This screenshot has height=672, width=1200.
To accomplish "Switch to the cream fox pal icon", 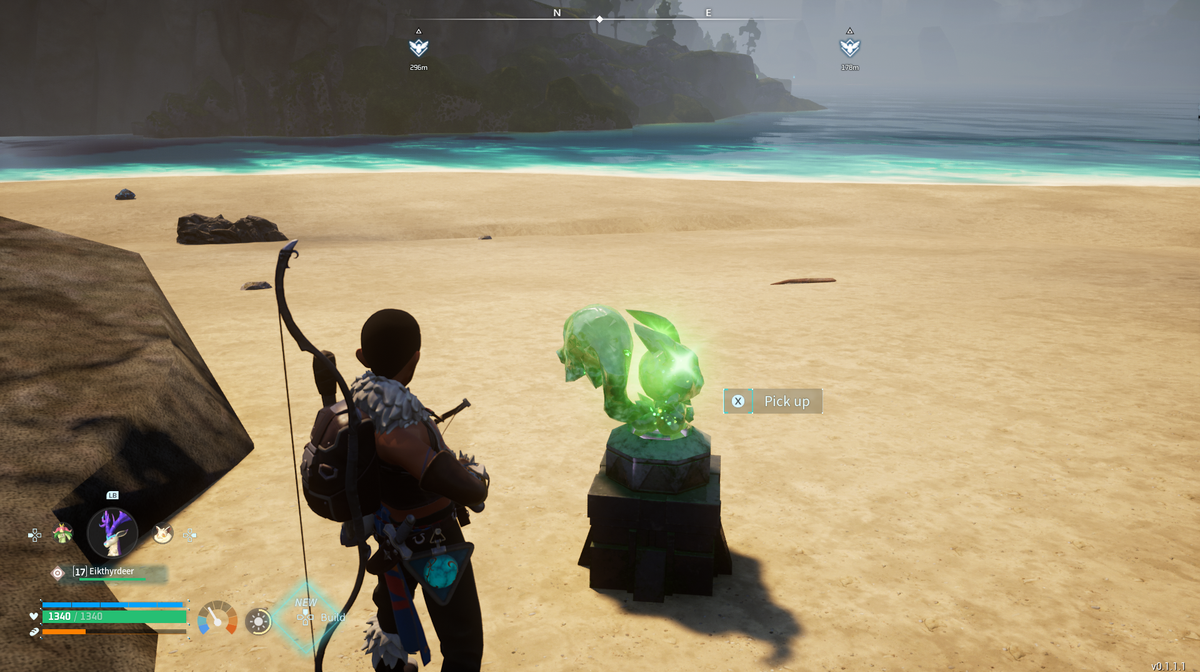I will coord(163,534).
